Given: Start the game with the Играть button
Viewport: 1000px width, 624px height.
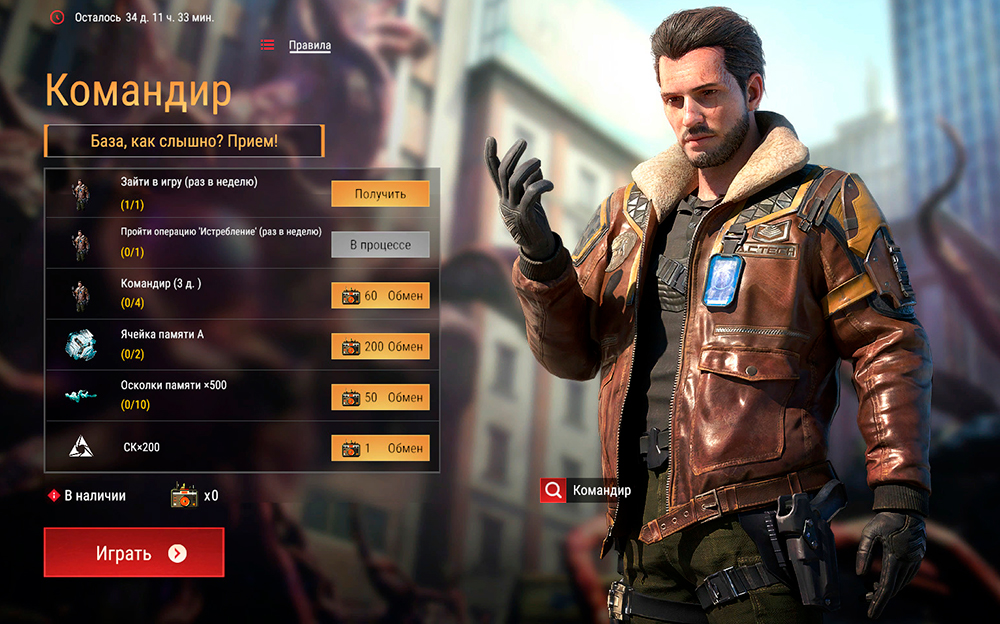Looking at the screenshot, I should click(x=134, y=553).
